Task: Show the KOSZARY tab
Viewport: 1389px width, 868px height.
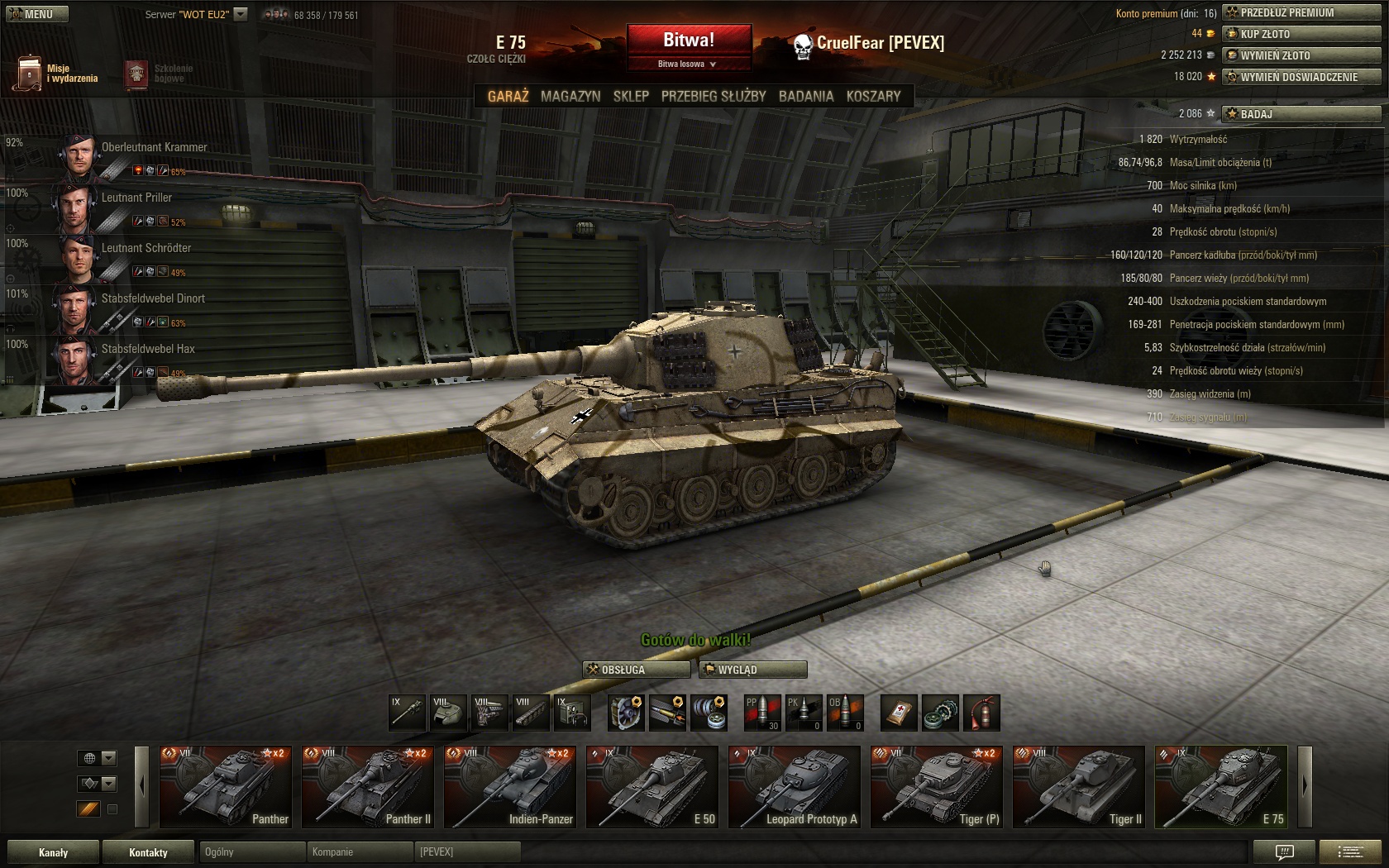Action: click(x=873, y=96)
